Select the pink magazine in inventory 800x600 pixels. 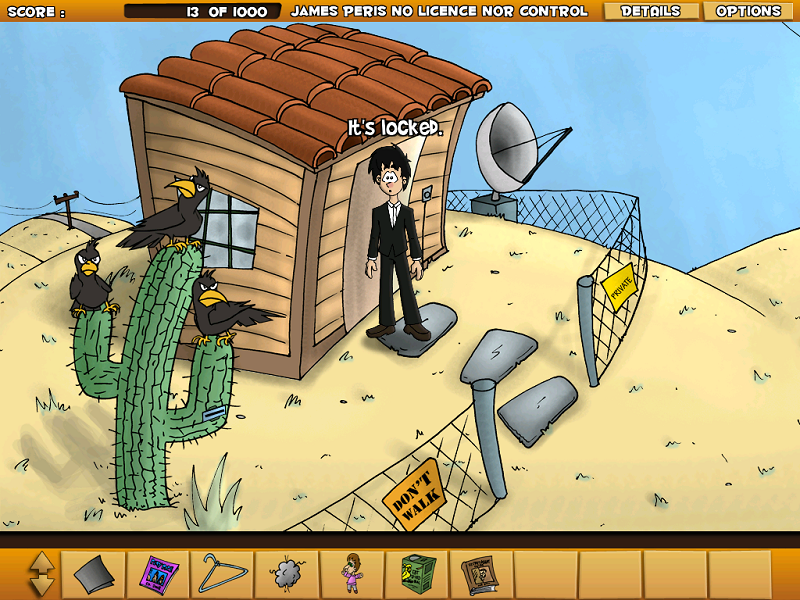(159, 575)
